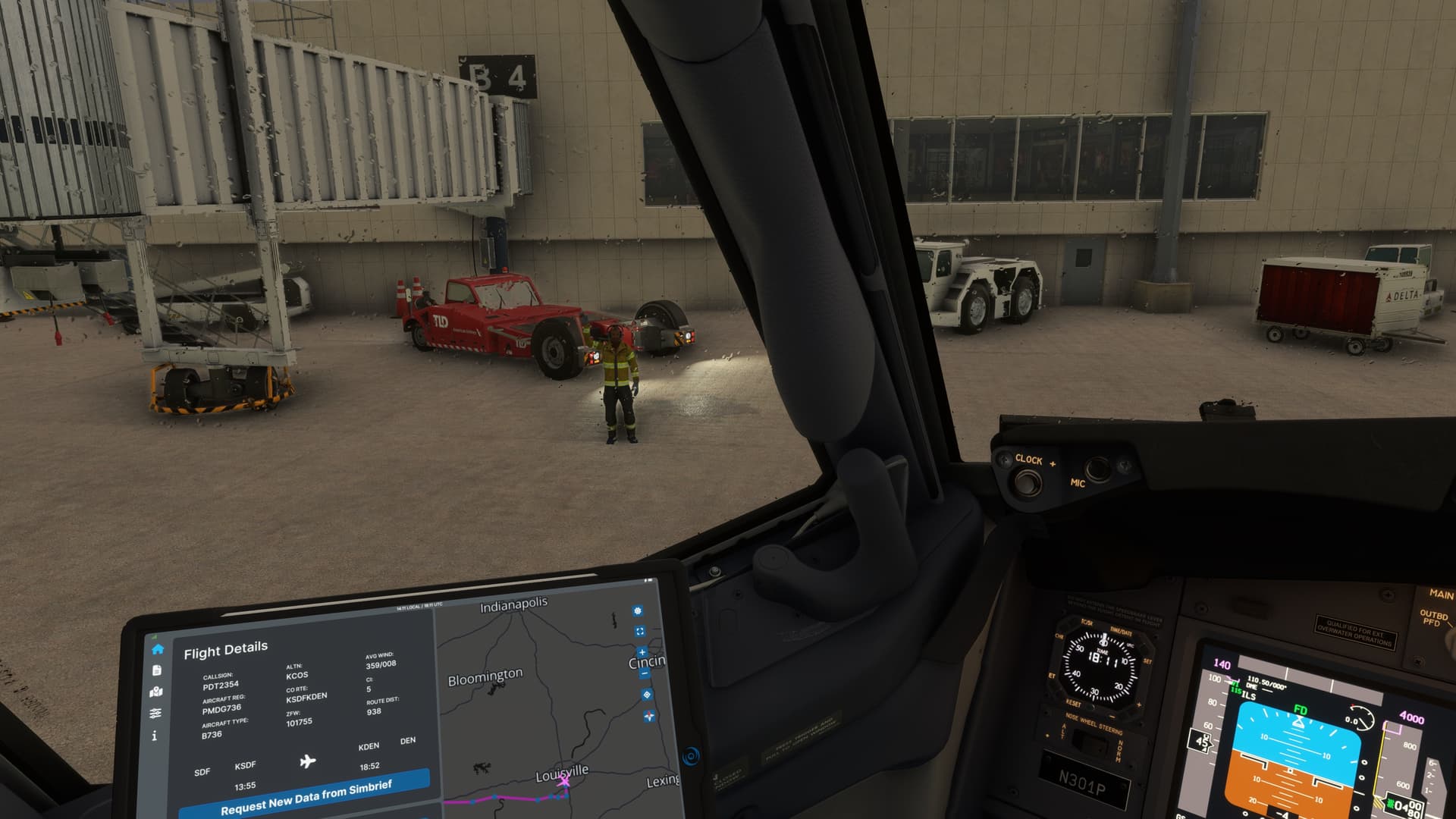Push the glareshield CLOCK button
Viewport: 1456px width, 819px height.
1026,481
